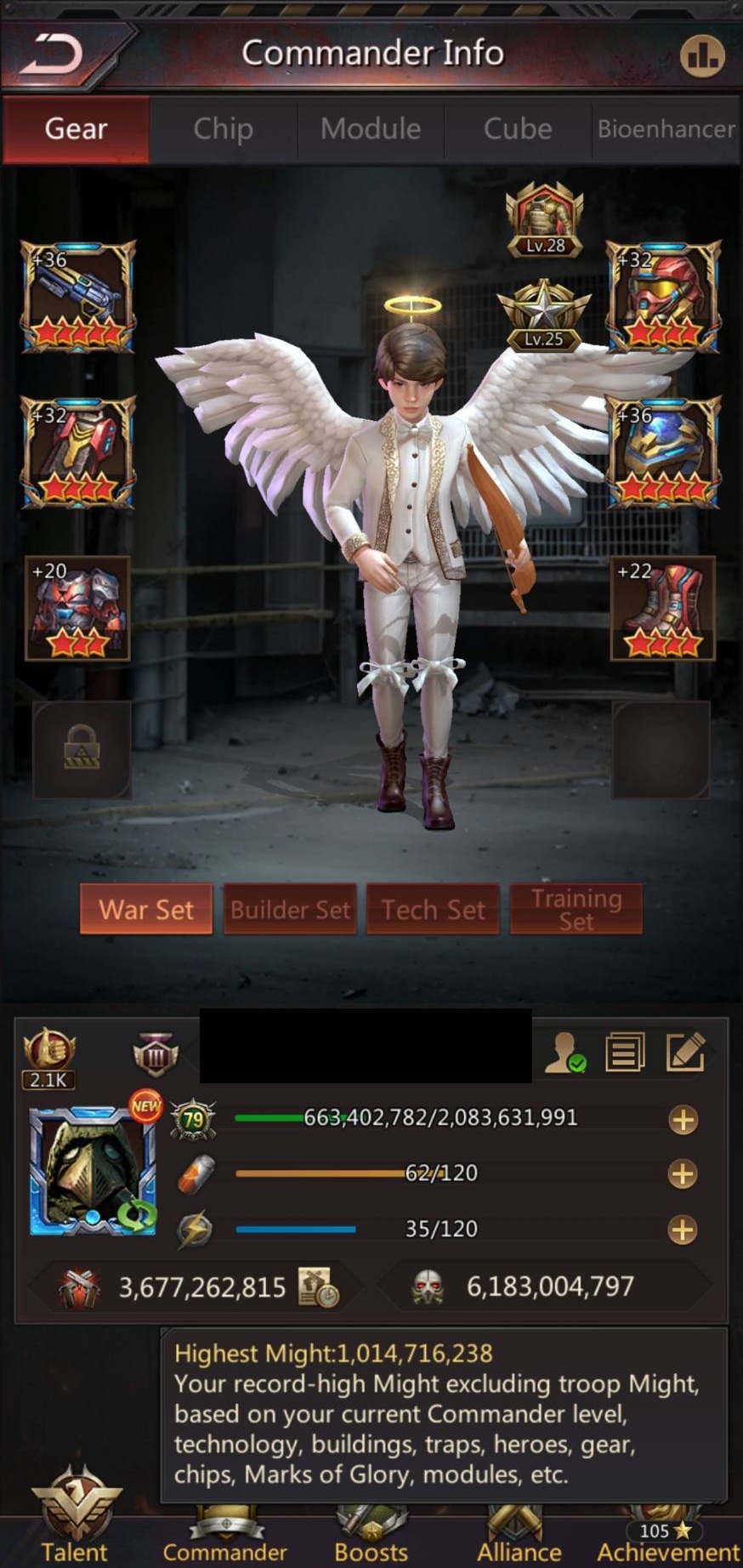Click the War Set button
This screenshot has height=1568, width=743.
[146, 910]
